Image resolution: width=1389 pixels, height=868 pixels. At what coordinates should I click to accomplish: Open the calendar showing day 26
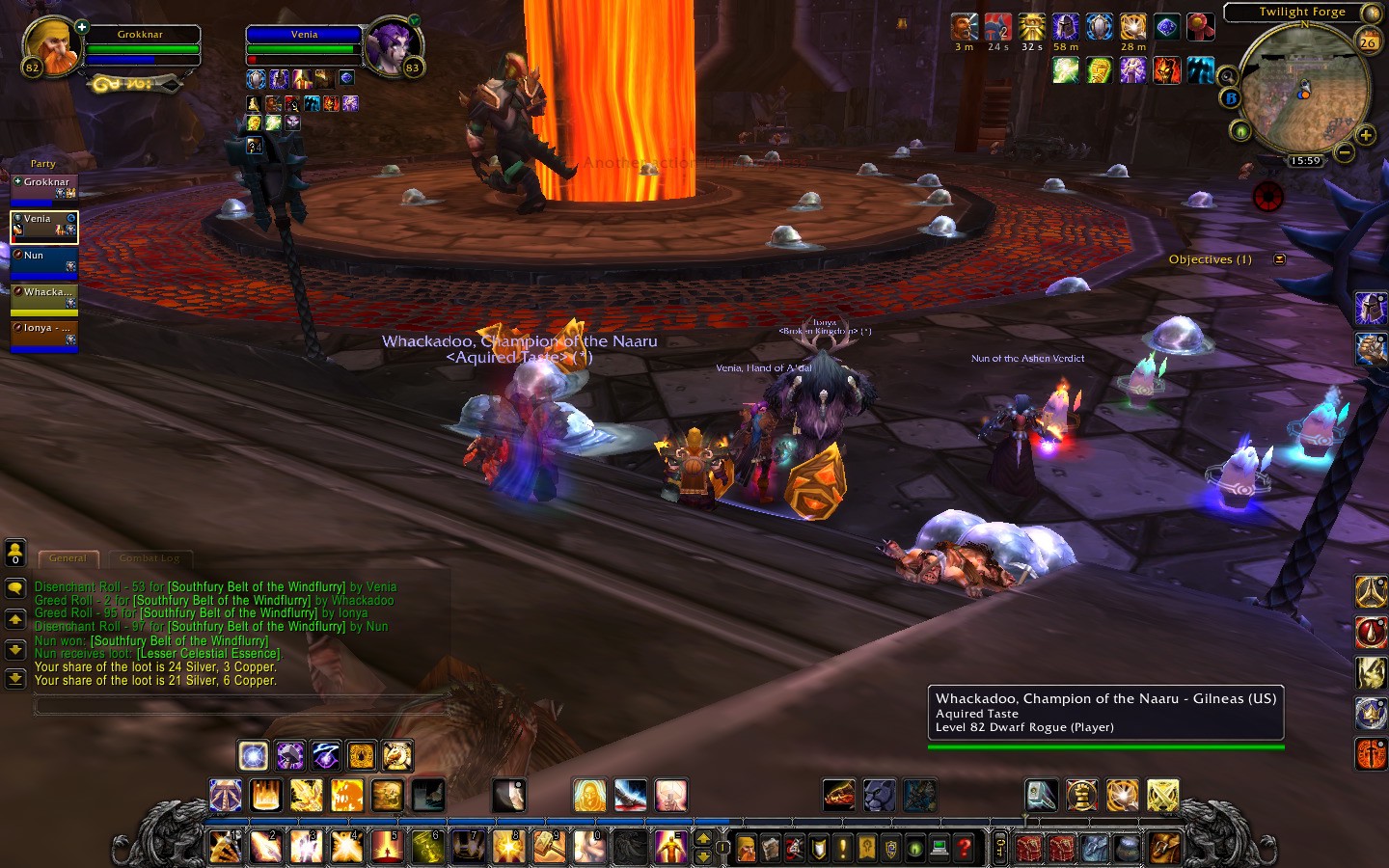tap(1368, 41)
